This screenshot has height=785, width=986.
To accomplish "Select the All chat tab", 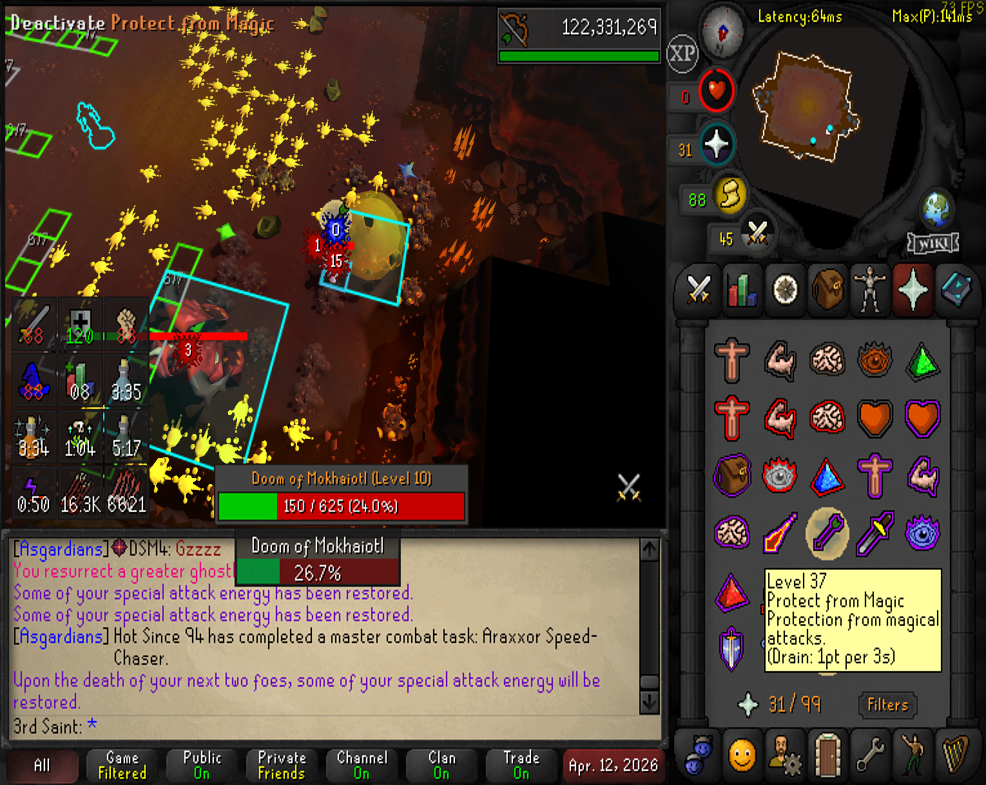I will (42, 765).
